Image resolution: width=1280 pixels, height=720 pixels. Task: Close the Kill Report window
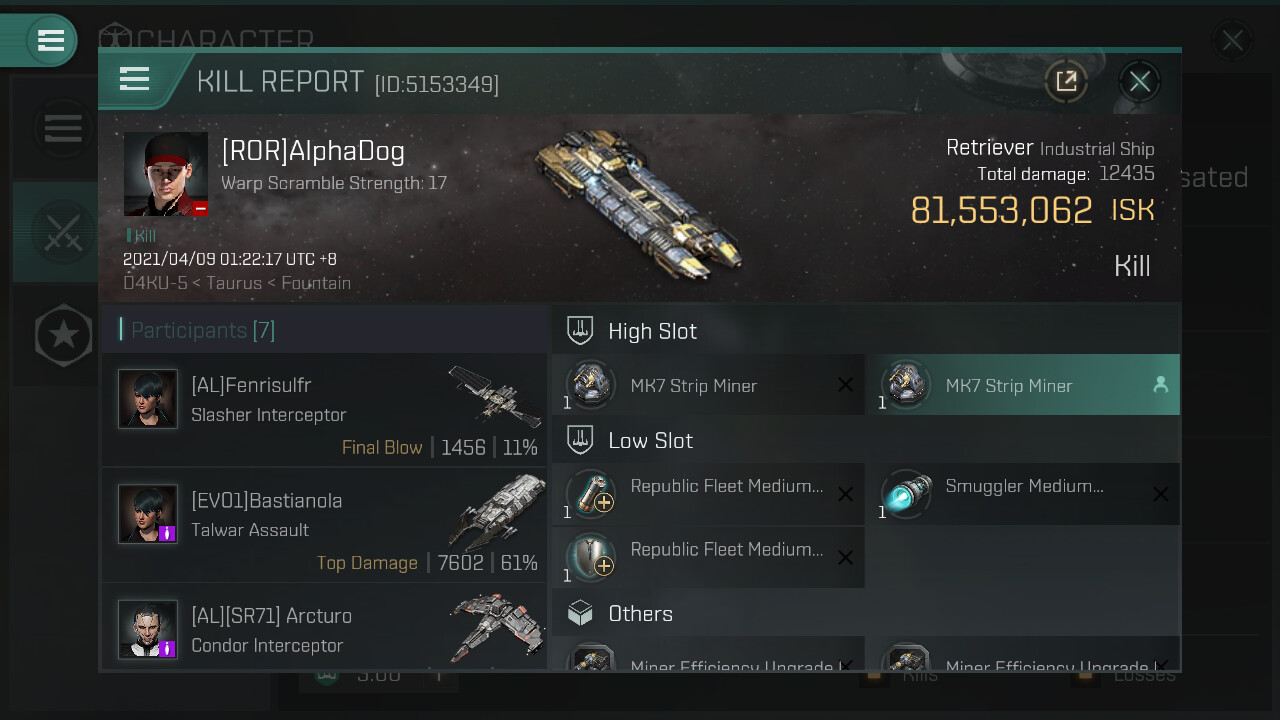pyautogui.click(x=1139, y=82)
